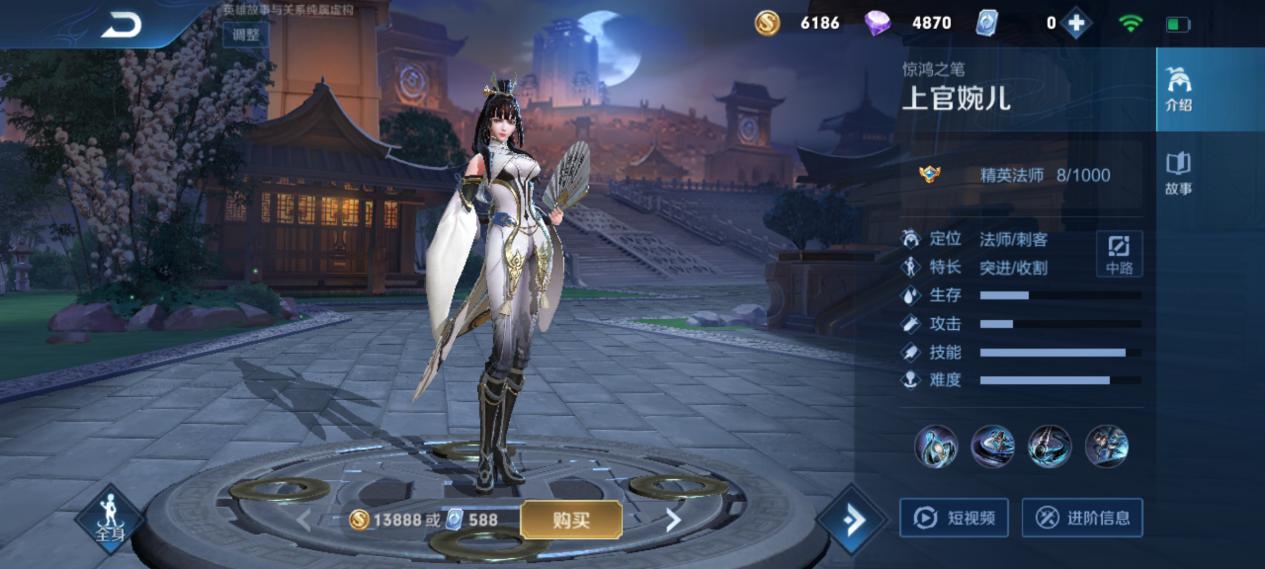
Task: View the skill icon showing a brush stroke swirl
Action: [x=992, y=446]
